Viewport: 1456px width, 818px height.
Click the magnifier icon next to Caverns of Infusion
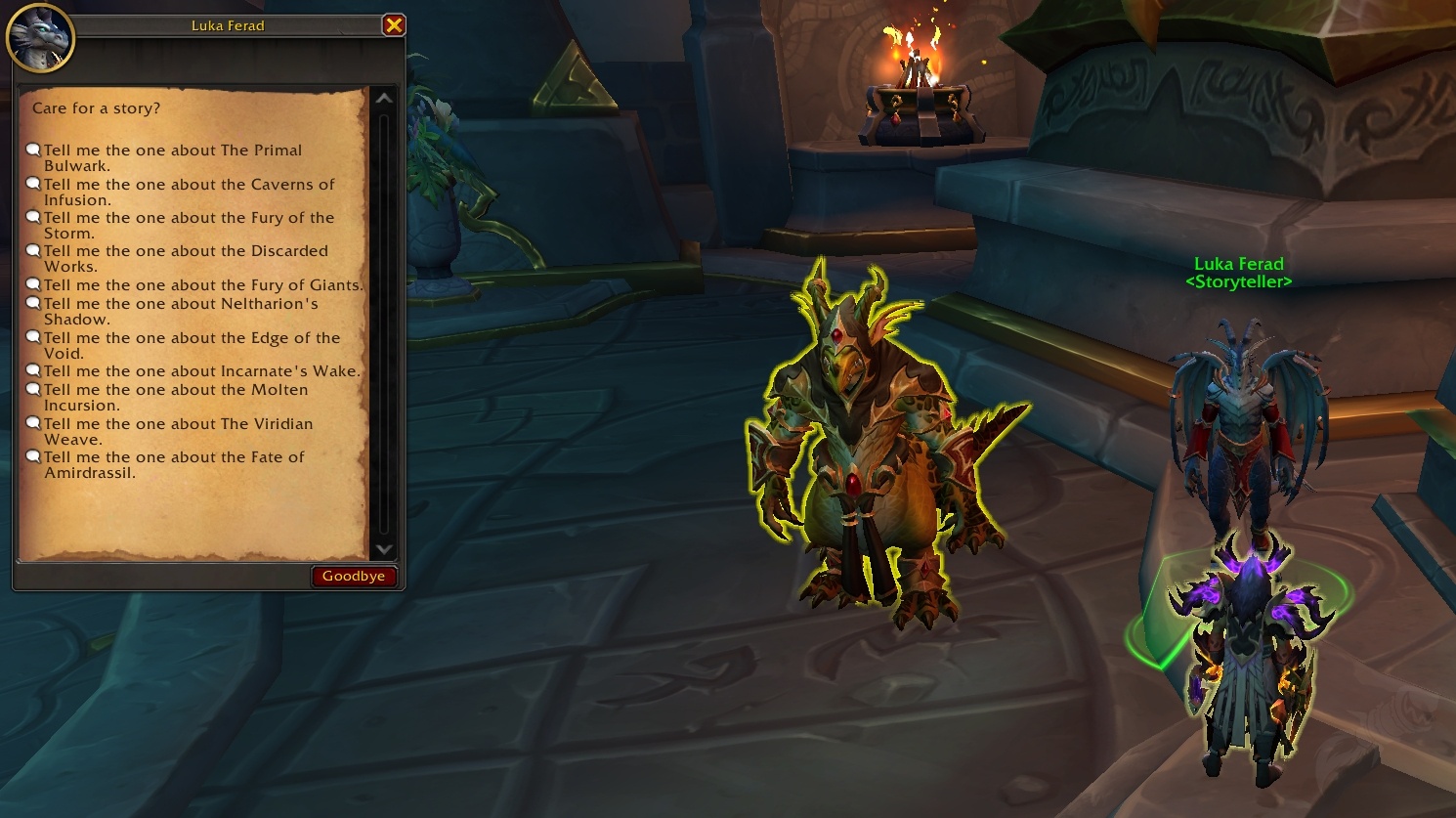click(x=34, y=183)
